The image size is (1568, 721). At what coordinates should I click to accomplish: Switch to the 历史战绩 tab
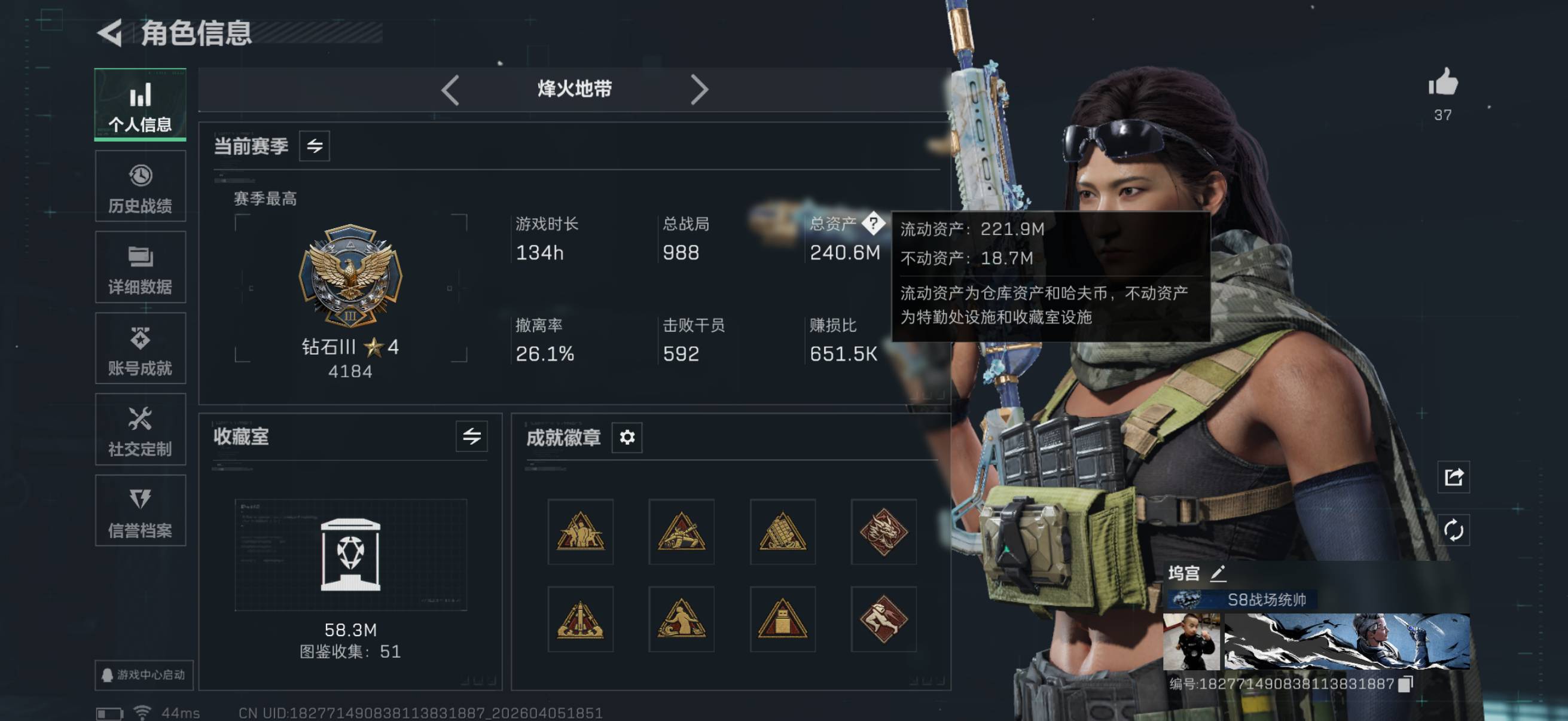point(140,186)
